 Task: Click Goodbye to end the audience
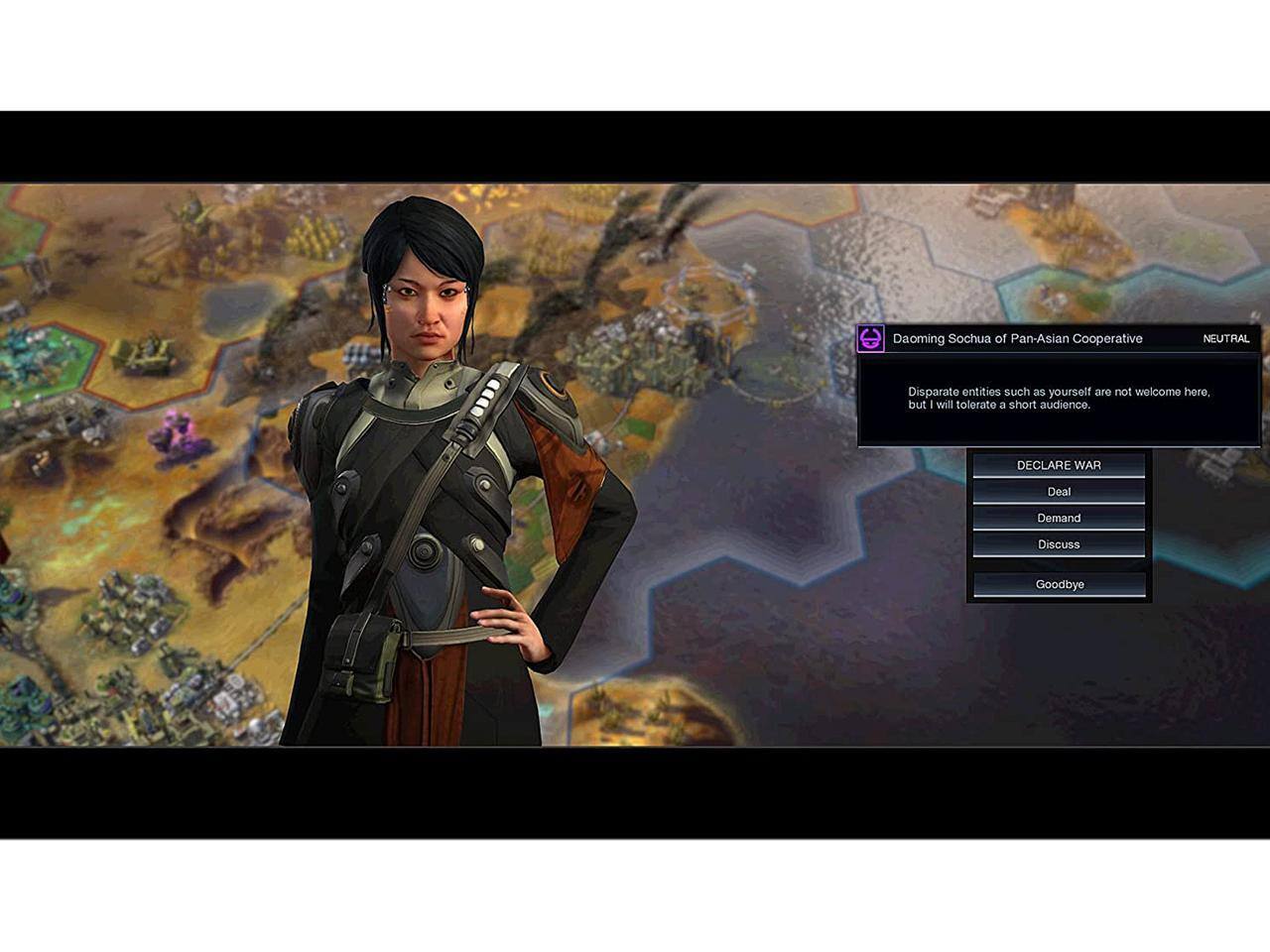point(1059,584)
